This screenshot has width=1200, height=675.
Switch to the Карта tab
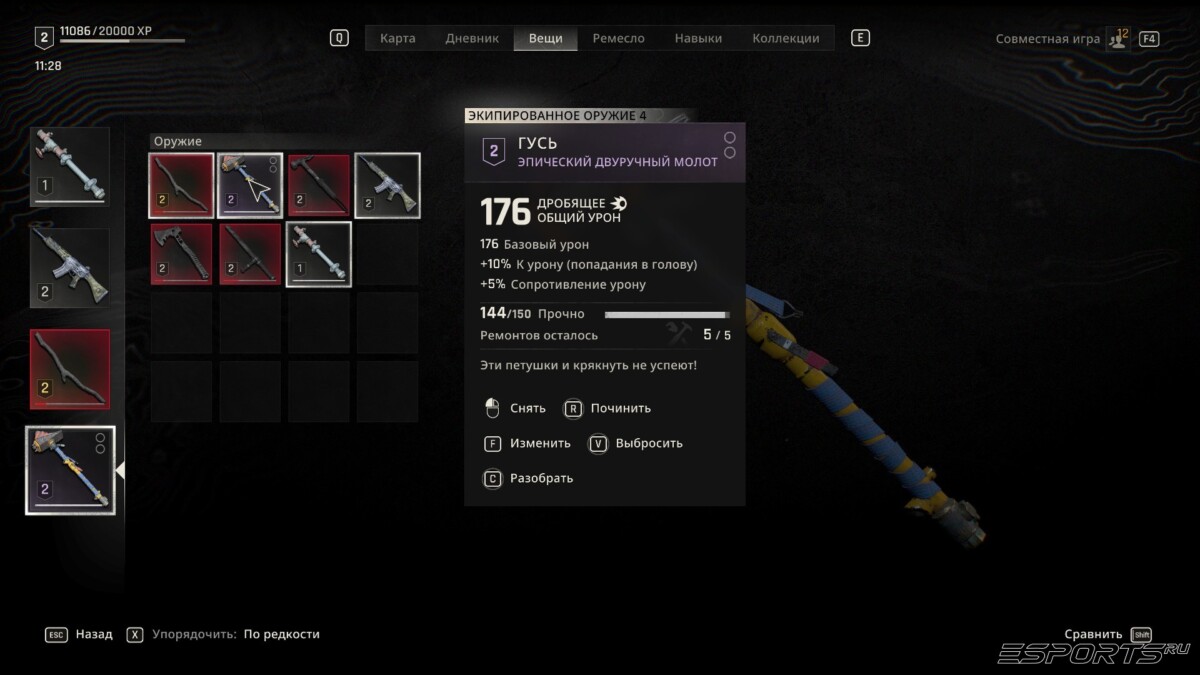click(x=397, y=38)
